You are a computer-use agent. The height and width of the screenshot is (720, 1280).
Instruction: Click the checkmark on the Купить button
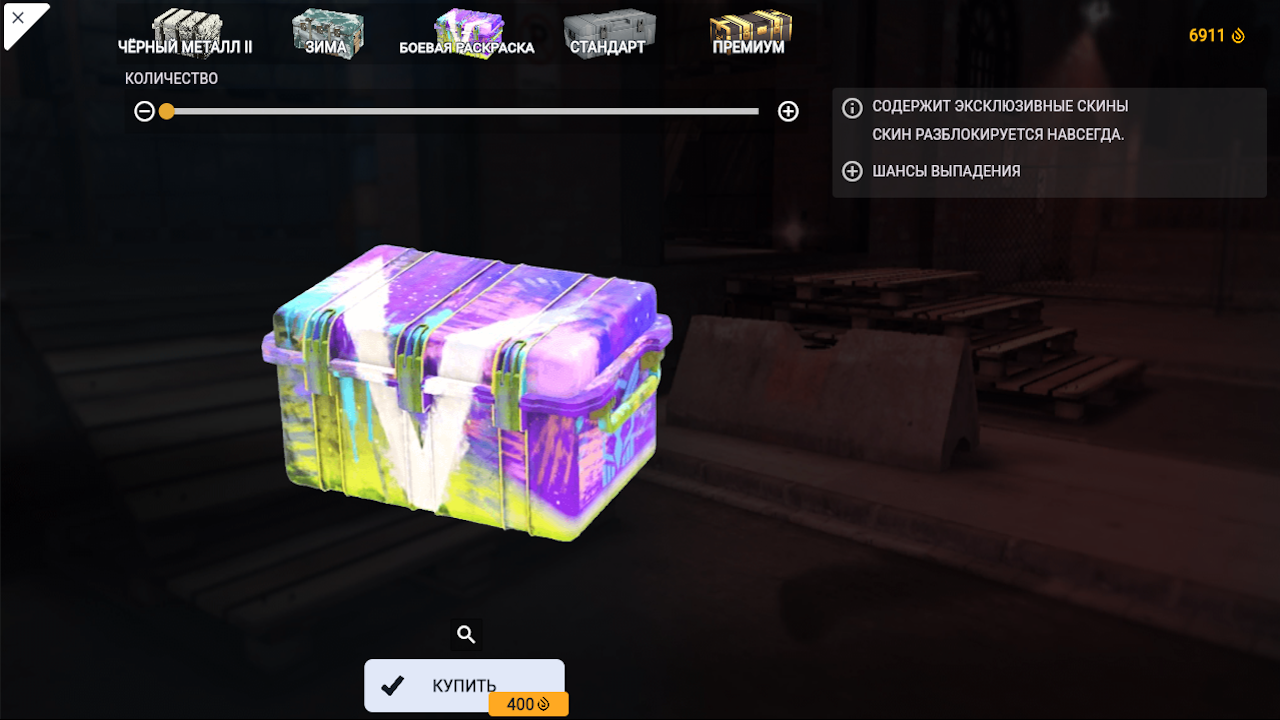pos(392,685)
